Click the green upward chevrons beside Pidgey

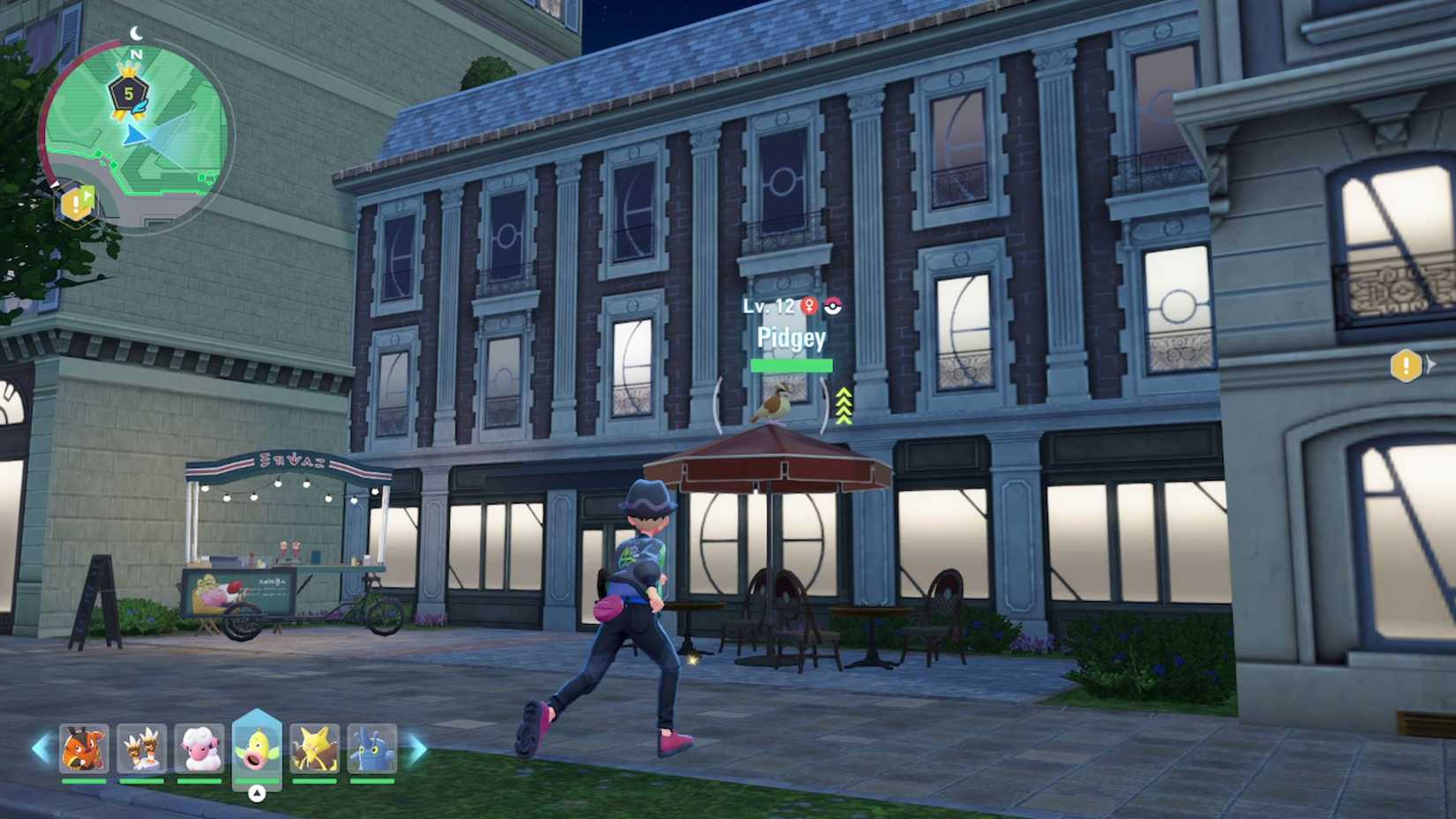click(x=843, y=404)
